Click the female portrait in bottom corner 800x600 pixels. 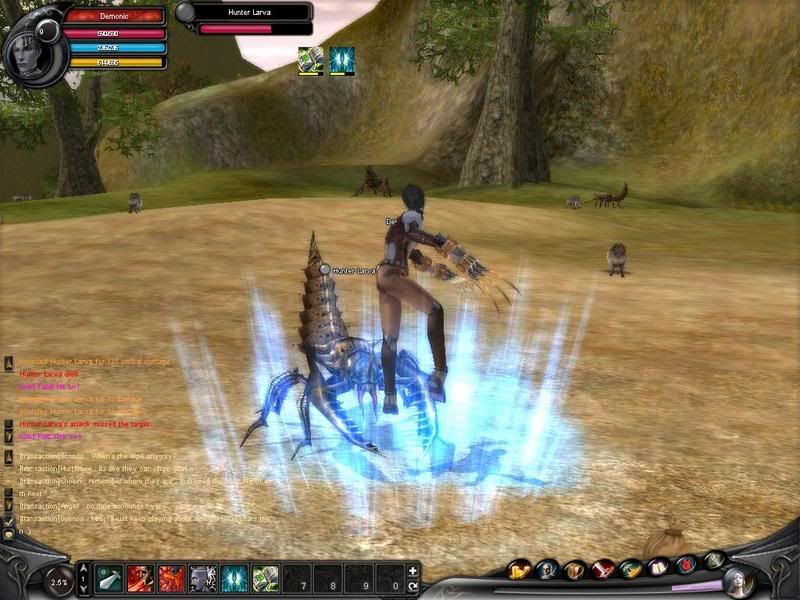pyautogui.click(x=738, y=581)
